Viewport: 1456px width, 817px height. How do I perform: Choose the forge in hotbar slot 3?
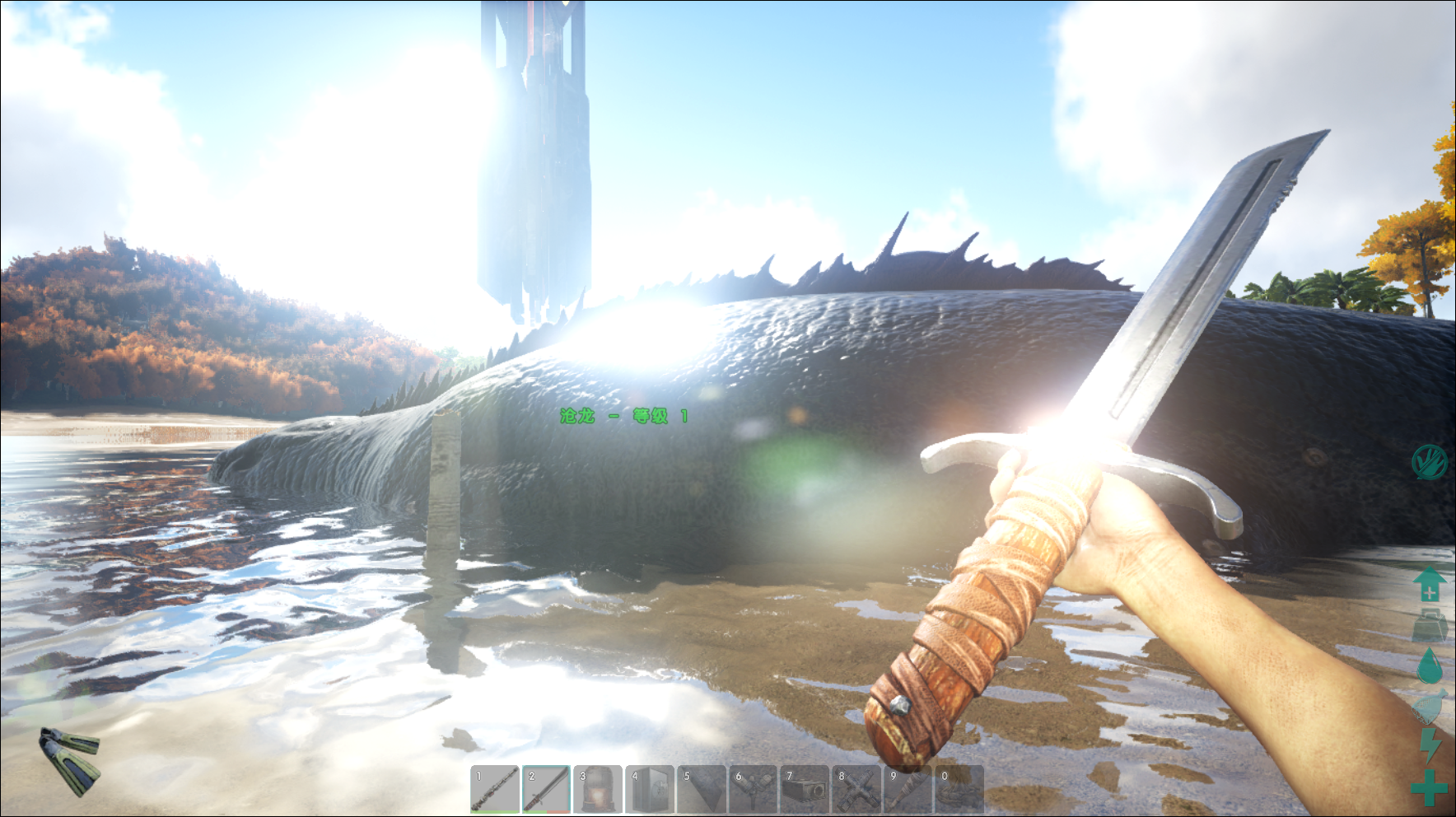coord(598,789)
